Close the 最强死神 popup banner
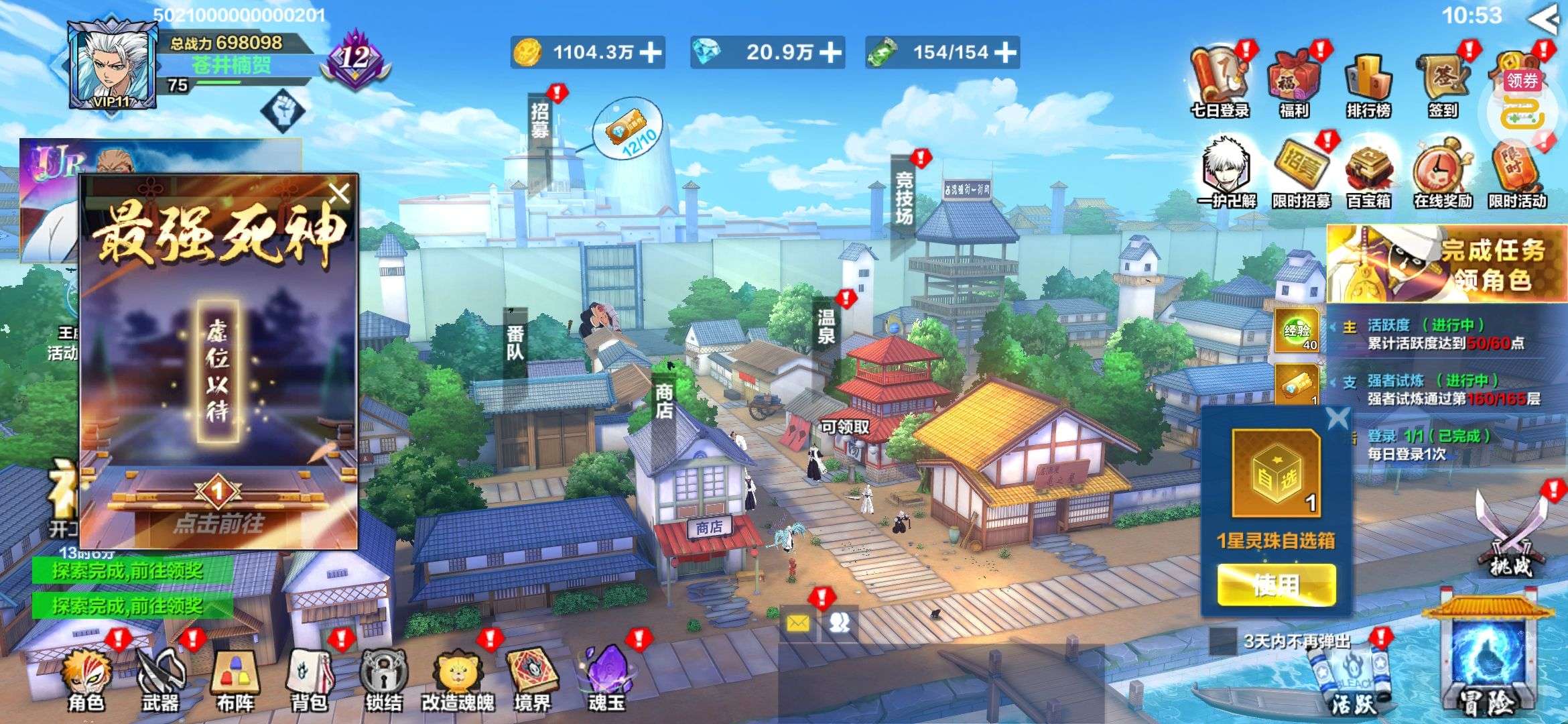Viewport: 1568px width, 724px height. coord(340,194)
